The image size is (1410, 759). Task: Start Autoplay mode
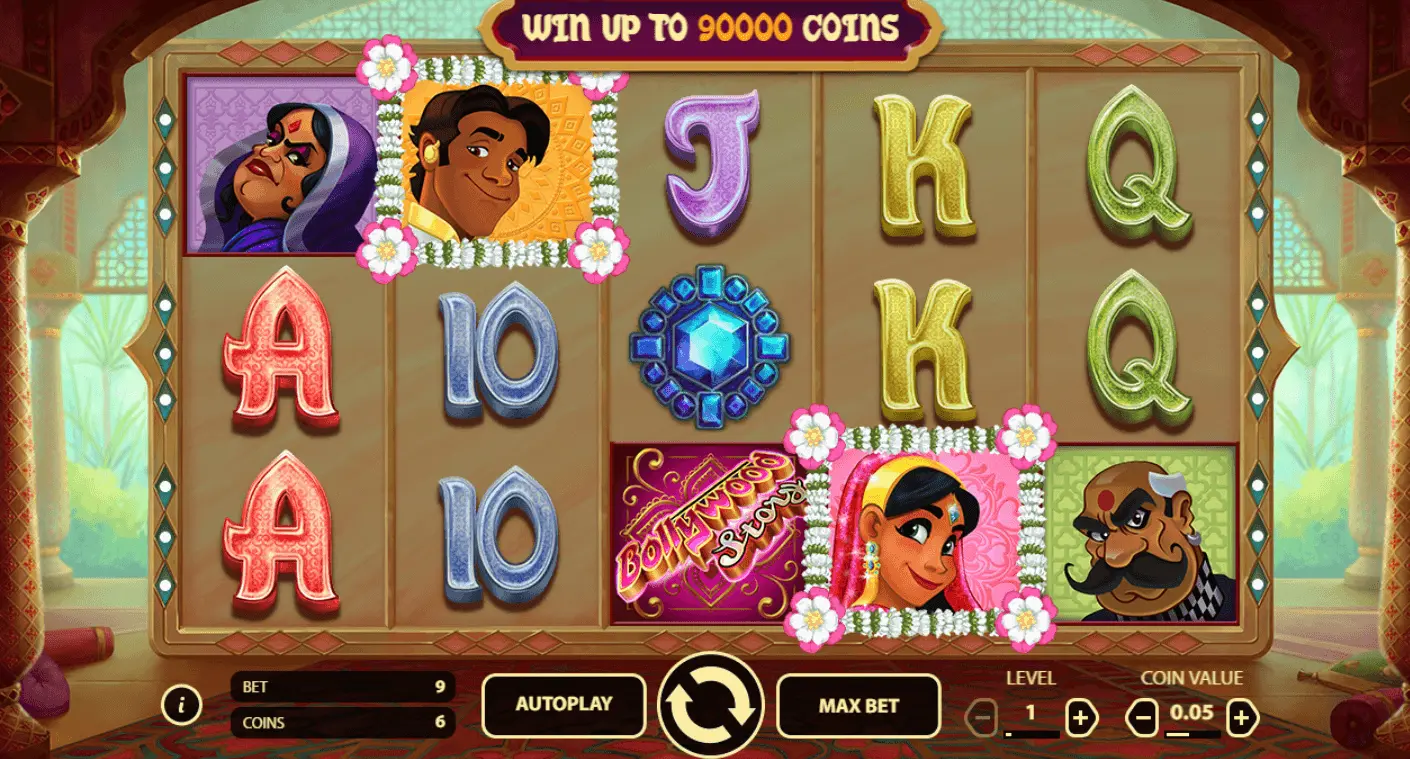pos(563,705)
